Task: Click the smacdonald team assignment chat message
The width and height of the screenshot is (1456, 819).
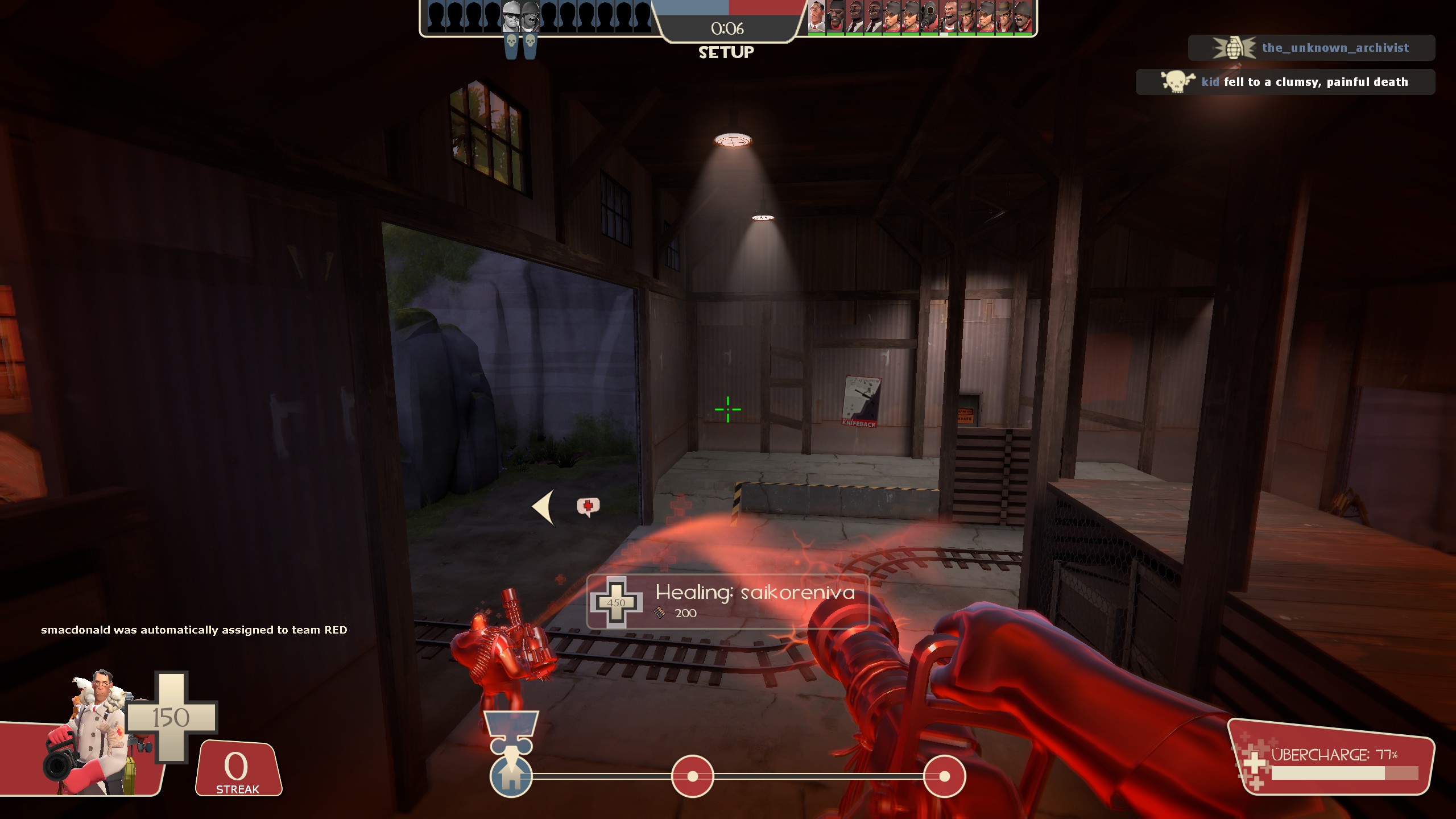Action: click(x=193, y=631)
